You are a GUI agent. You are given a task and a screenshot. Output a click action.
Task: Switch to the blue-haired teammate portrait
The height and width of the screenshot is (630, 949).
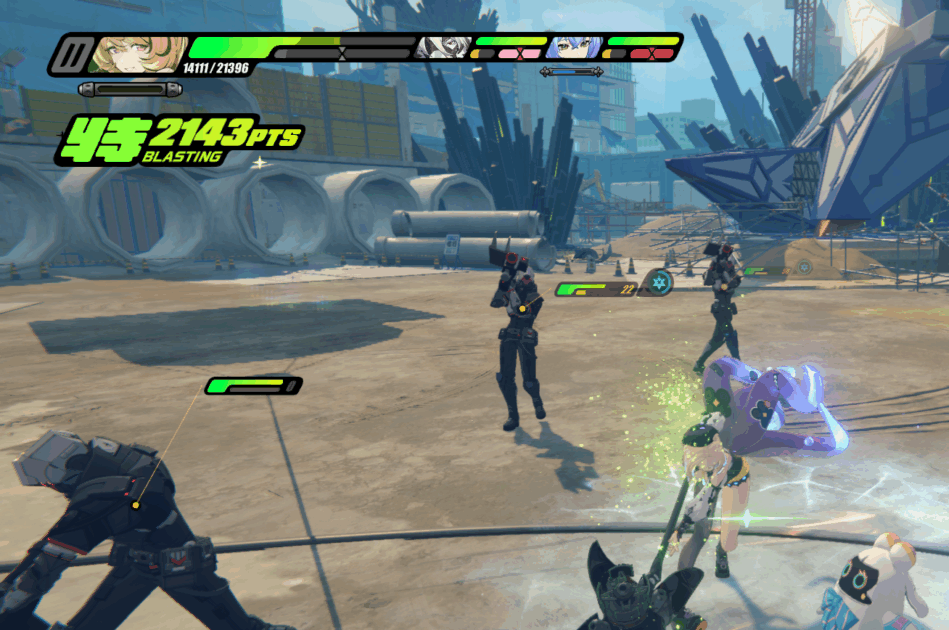(573, 47)
